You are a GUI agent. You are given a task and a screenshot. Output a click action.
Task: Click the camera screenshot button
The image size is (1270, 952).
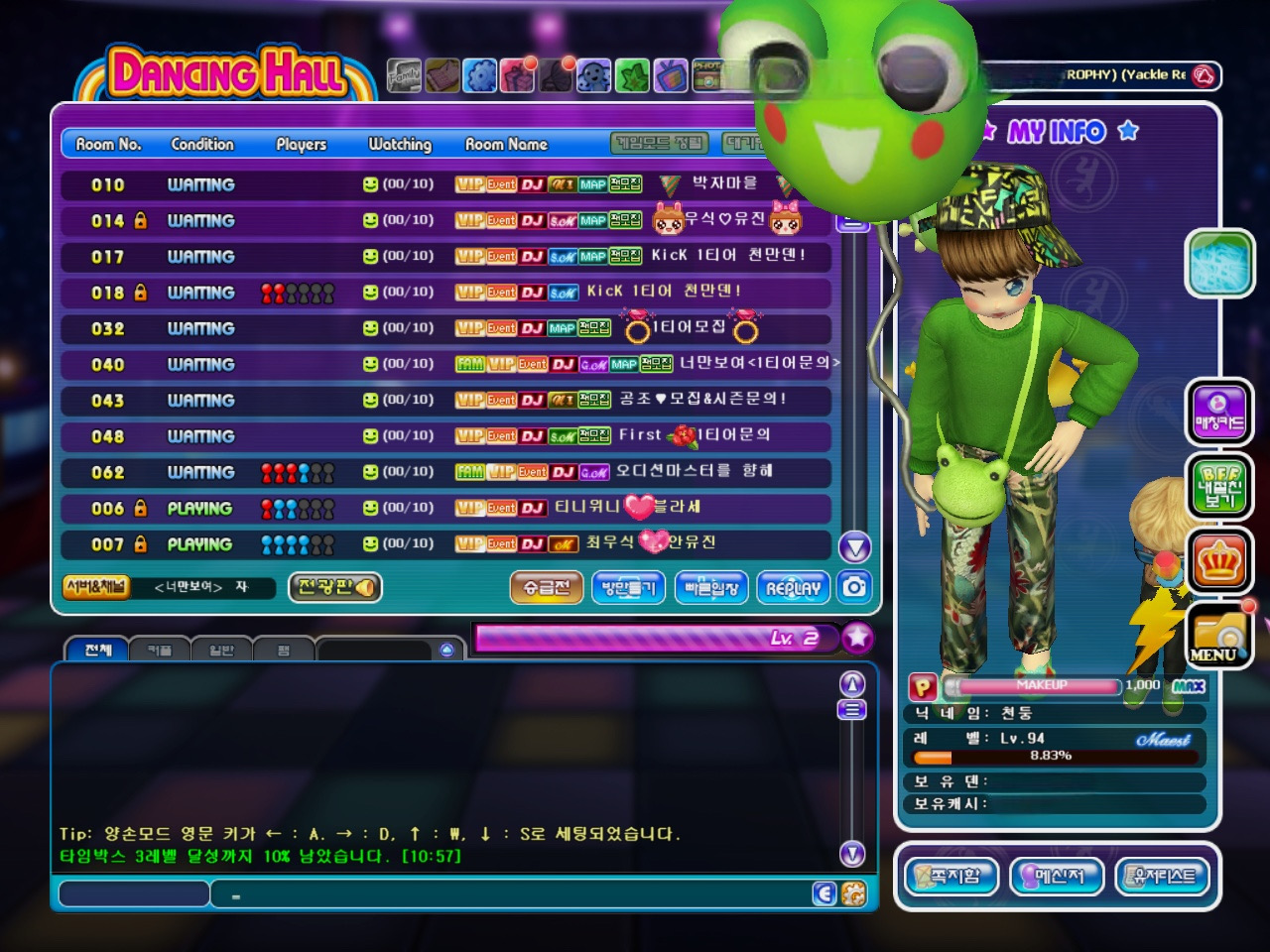pyautogui.click(x=854, y=587)
